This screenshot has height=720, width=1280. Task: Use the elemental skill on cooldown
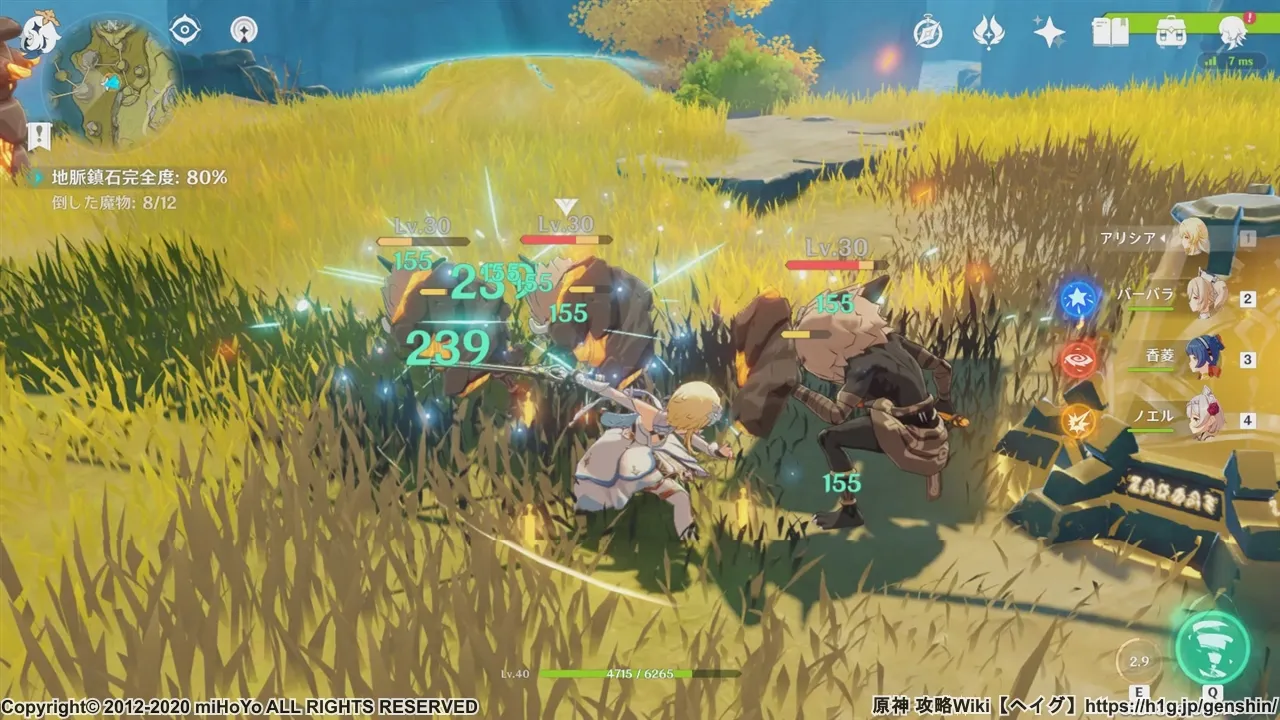click(x=1139, y=661)
